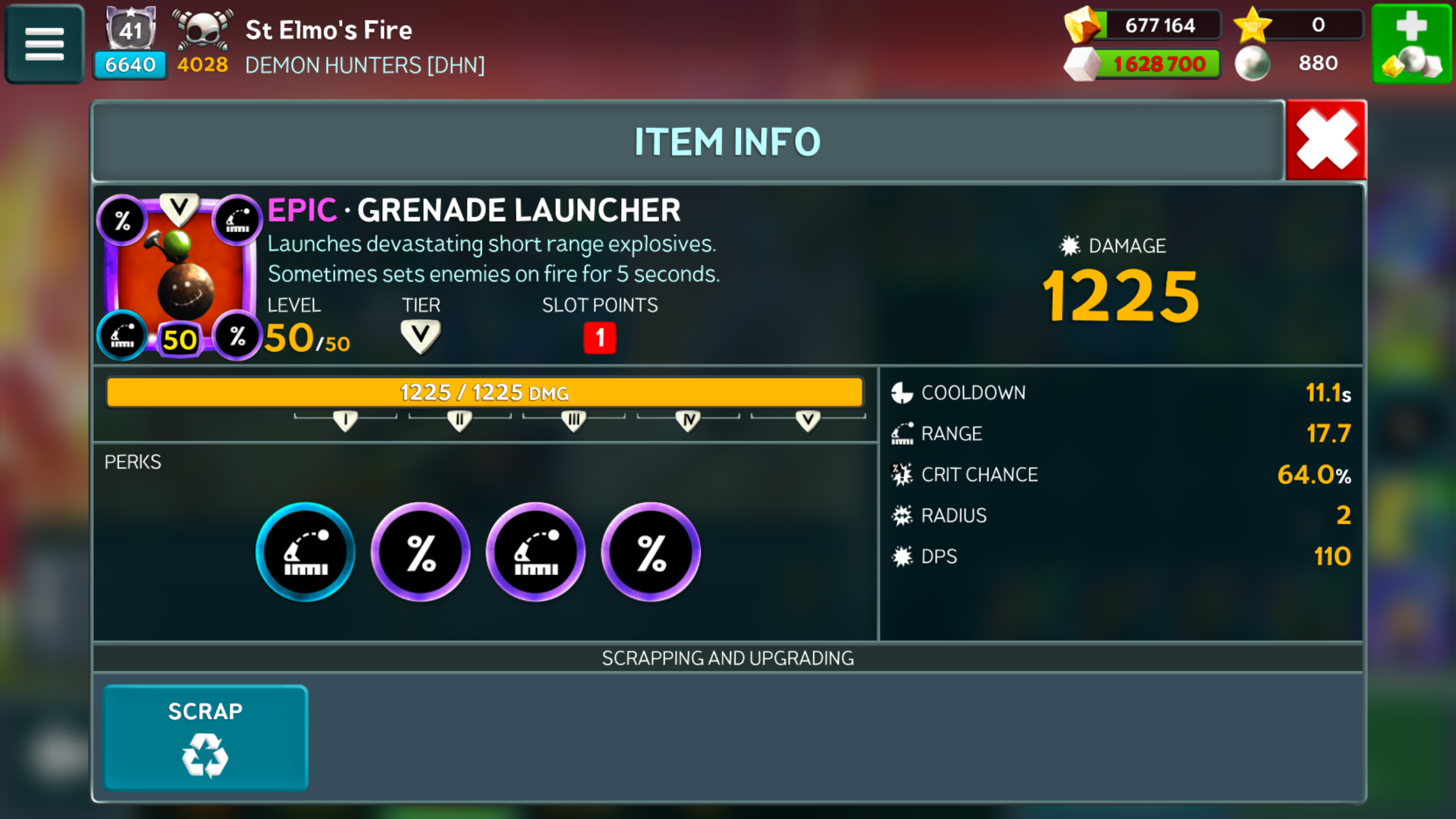Viewport: 1456px width, 819px height.
Task: Tap the Grenade Launcher item portrait
Action: click(x=179, y=277)
